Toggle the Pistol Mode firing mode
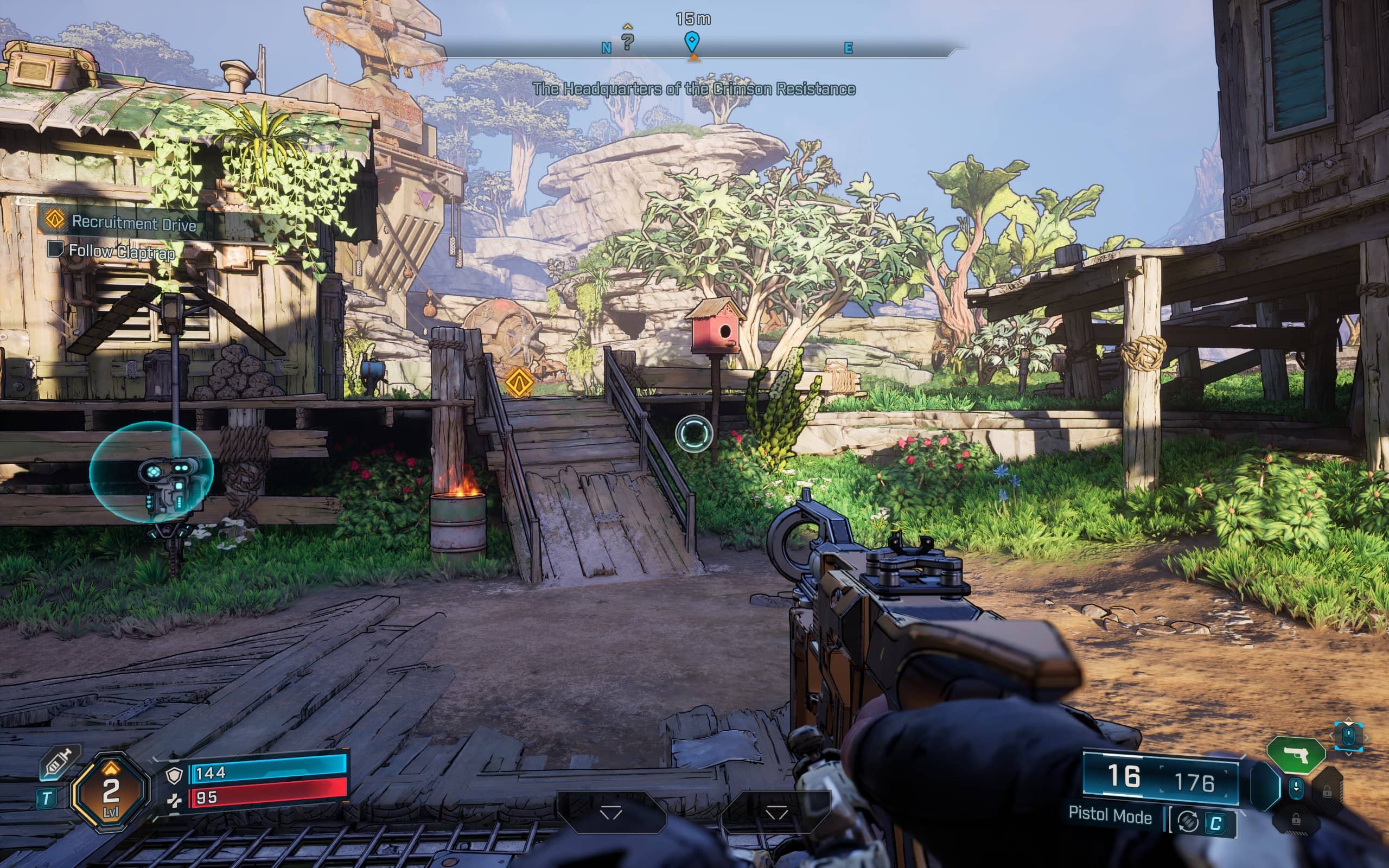This screenshot has width=1389, height=868. (x=1110, y=816)
